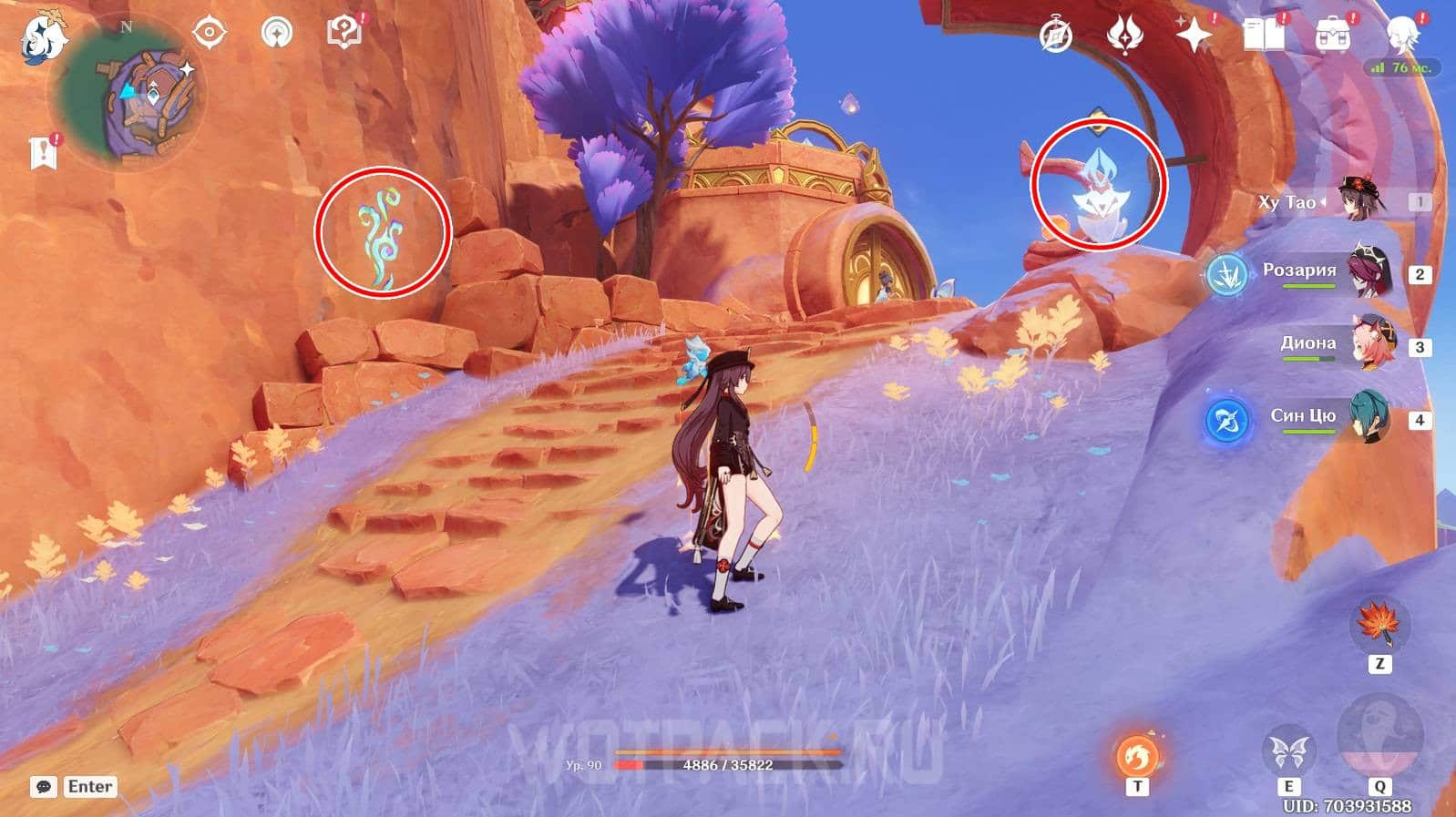Screen dimensions: 1456x817
Task: Click the round arch icon near the minimap
Action: click(277, 34)
